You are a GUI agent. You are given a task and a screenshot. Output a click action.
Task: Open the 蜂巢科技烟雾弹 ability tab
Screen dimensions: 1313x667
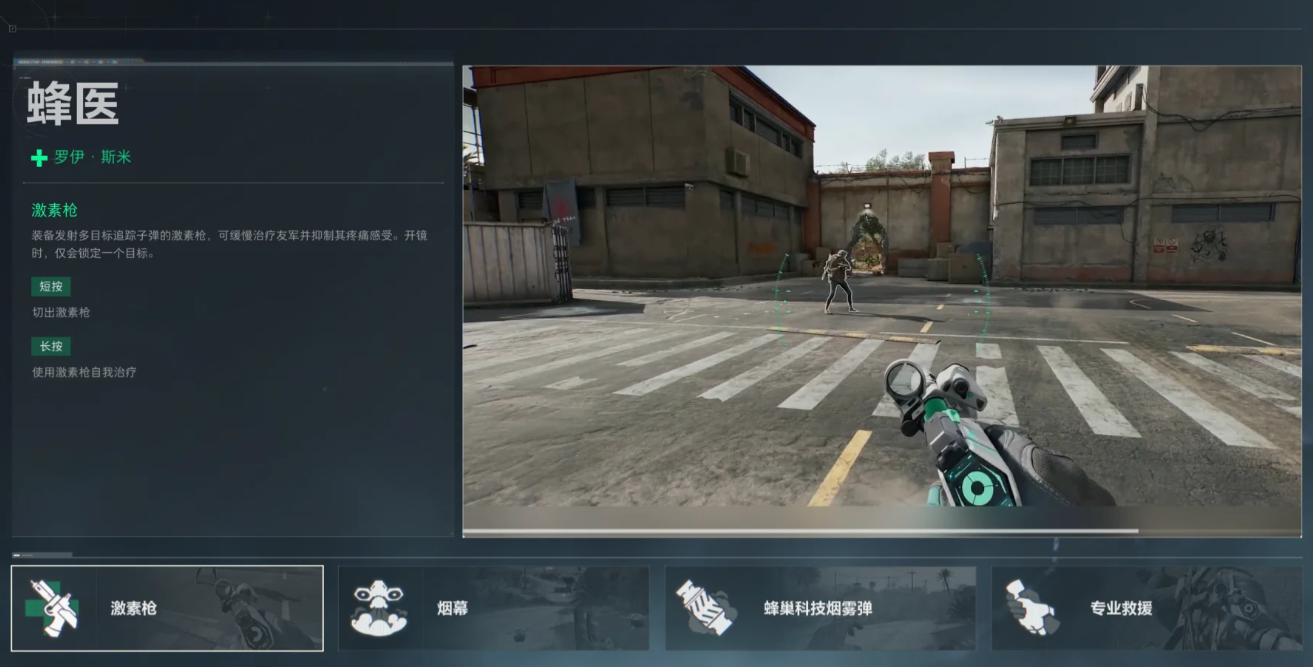[820, 608]
